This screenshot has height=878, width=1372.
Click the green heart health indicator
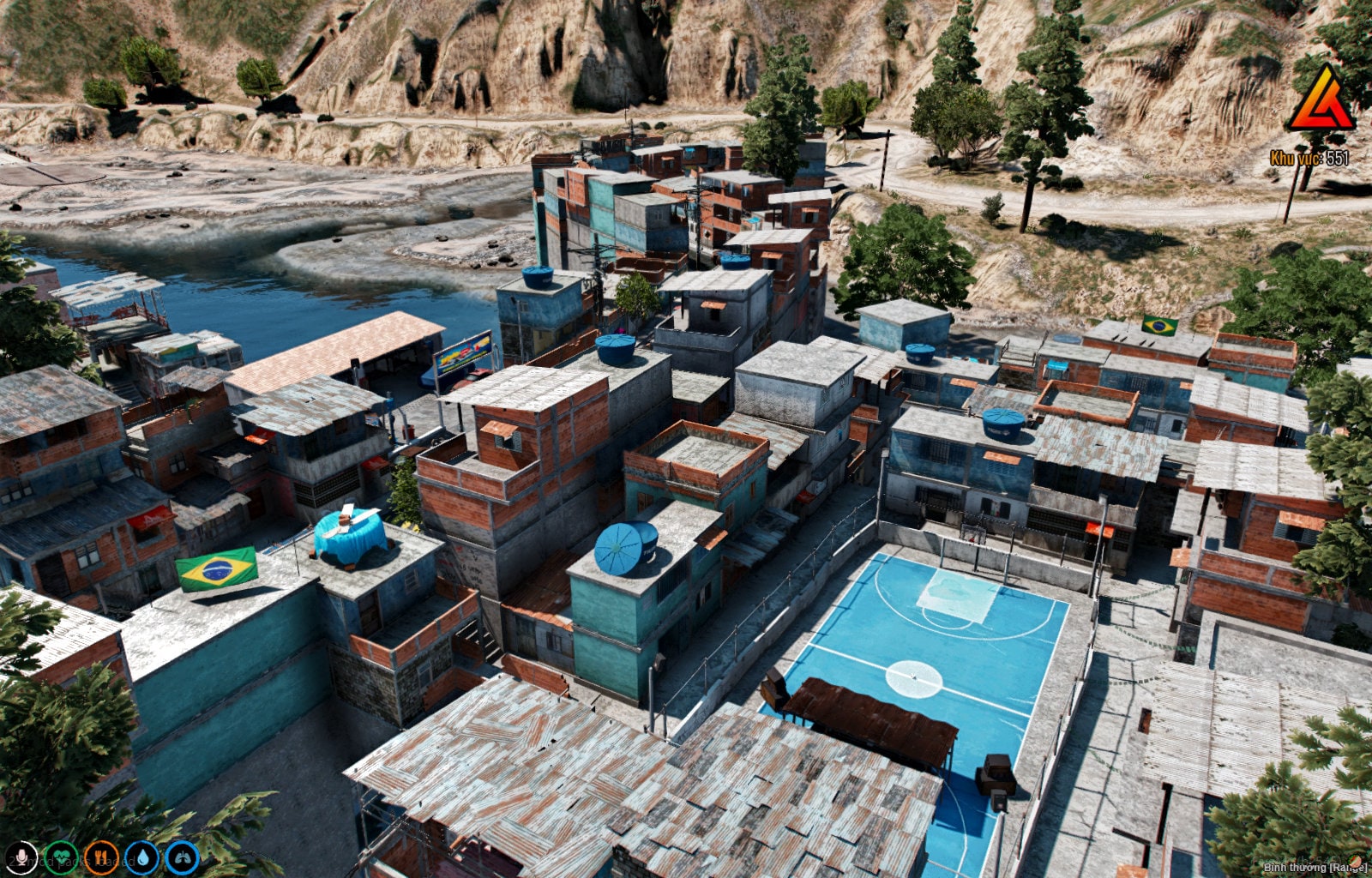(x=60, y=857)
